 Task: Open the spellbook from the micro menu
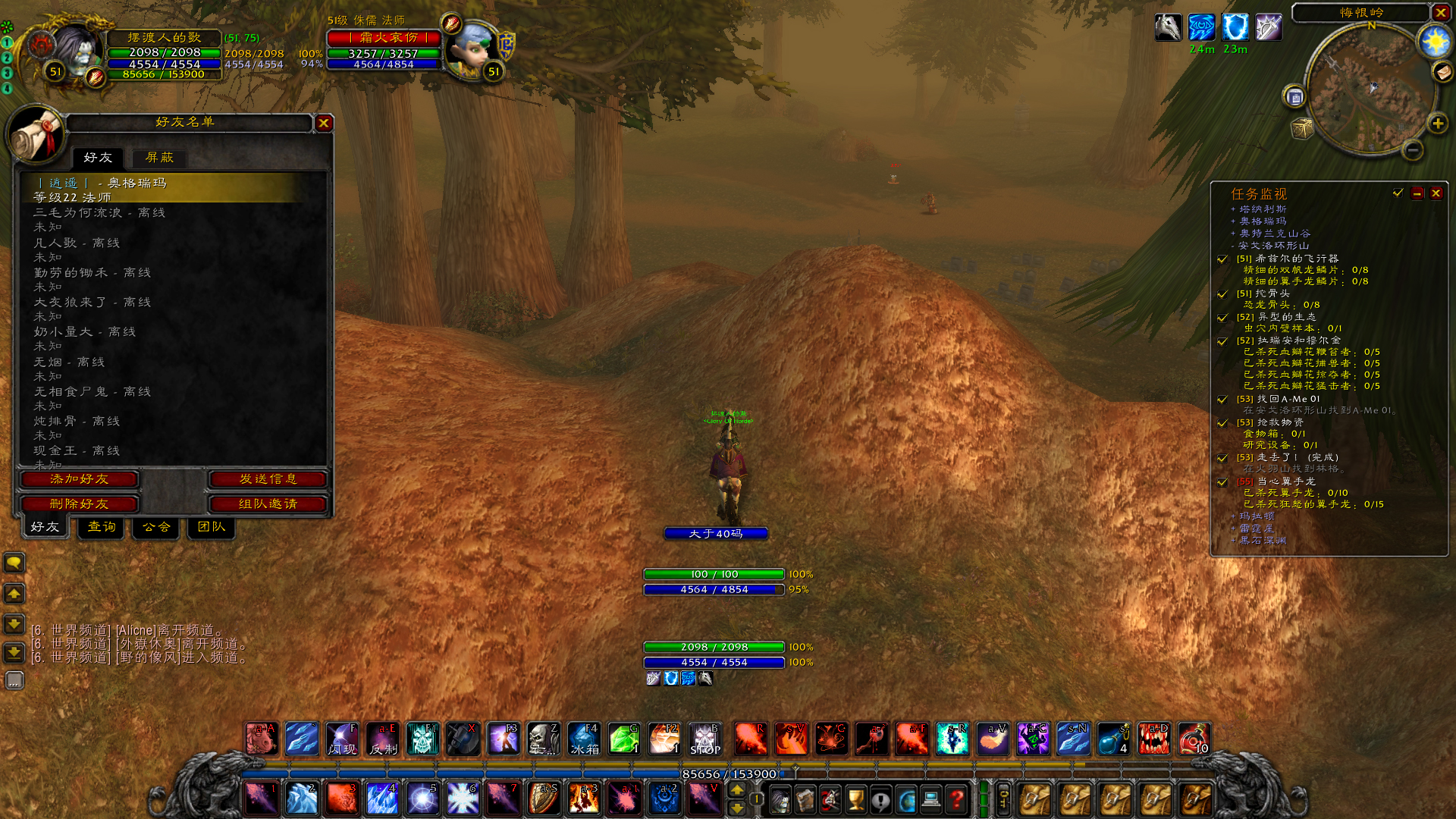[805, 798]
